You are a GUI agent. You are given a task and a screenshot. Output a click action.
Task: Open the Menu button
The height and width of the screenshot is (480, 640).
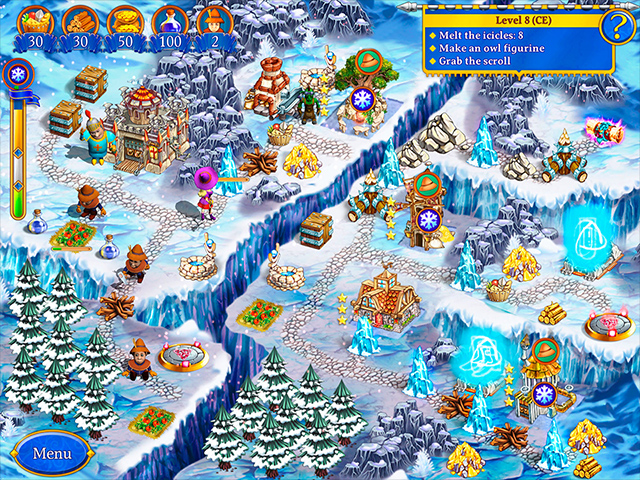(x=52, y=452)
